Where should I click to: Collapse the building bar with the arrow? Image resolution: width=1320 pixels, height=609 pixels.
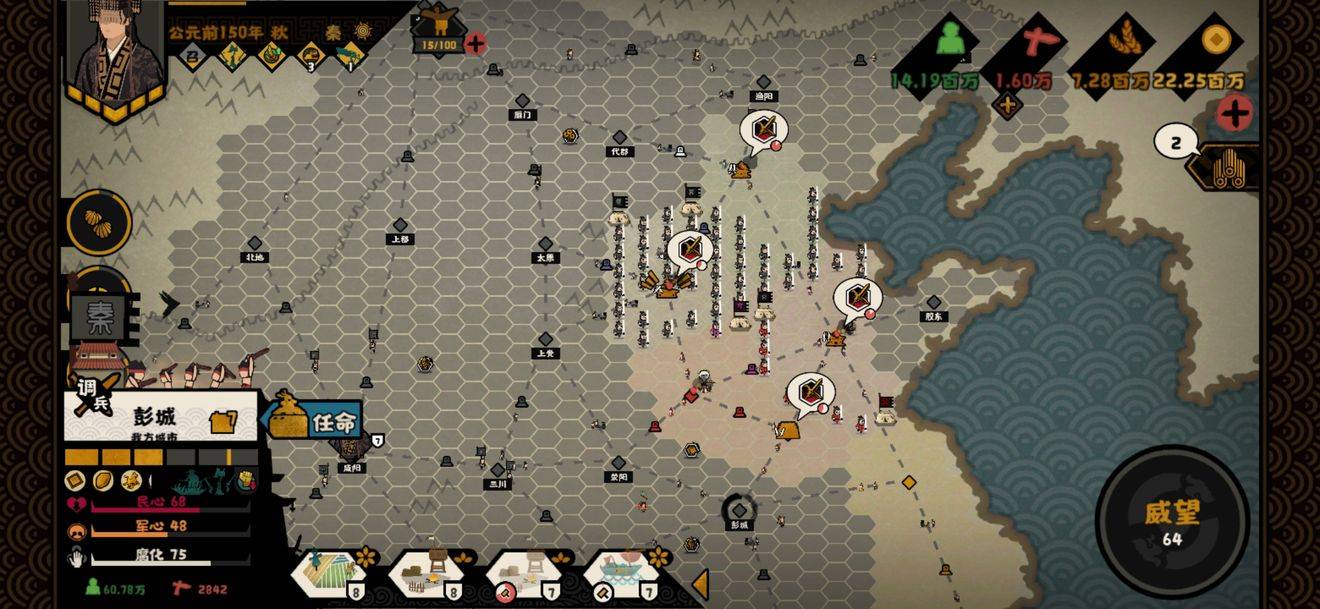point(700,584)
